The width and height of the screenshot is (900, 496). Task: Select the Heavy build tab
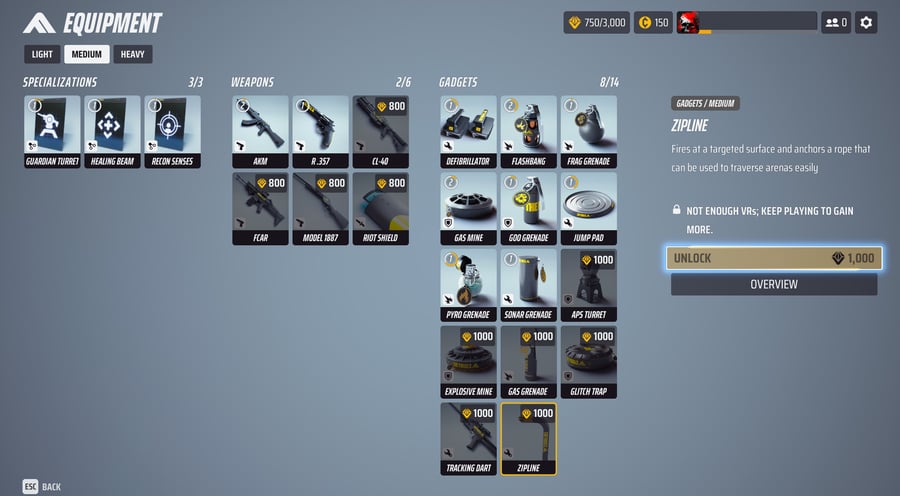click(133, 55)
